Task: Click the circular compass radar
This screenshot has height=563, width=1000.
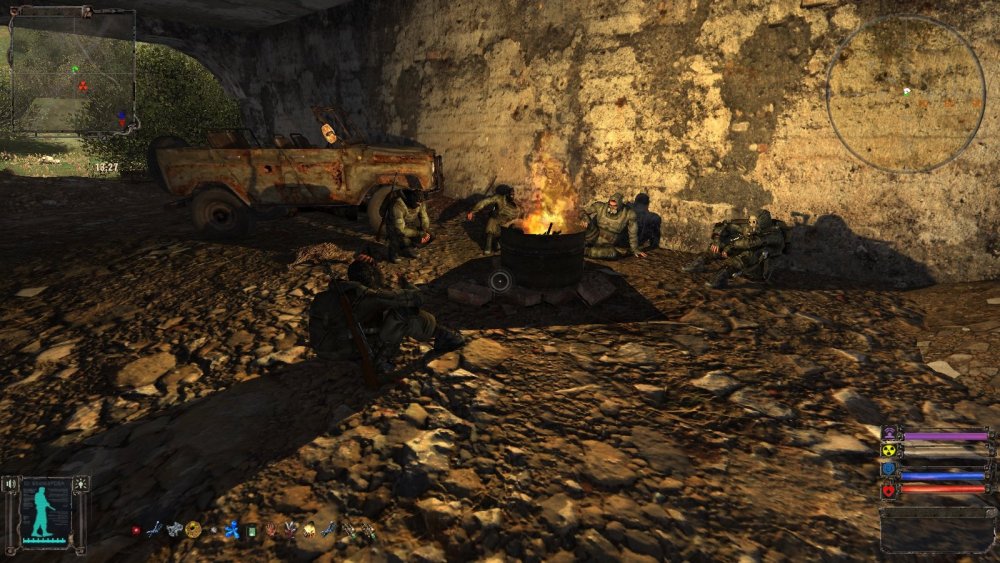Action: click(x=905, y=93)
